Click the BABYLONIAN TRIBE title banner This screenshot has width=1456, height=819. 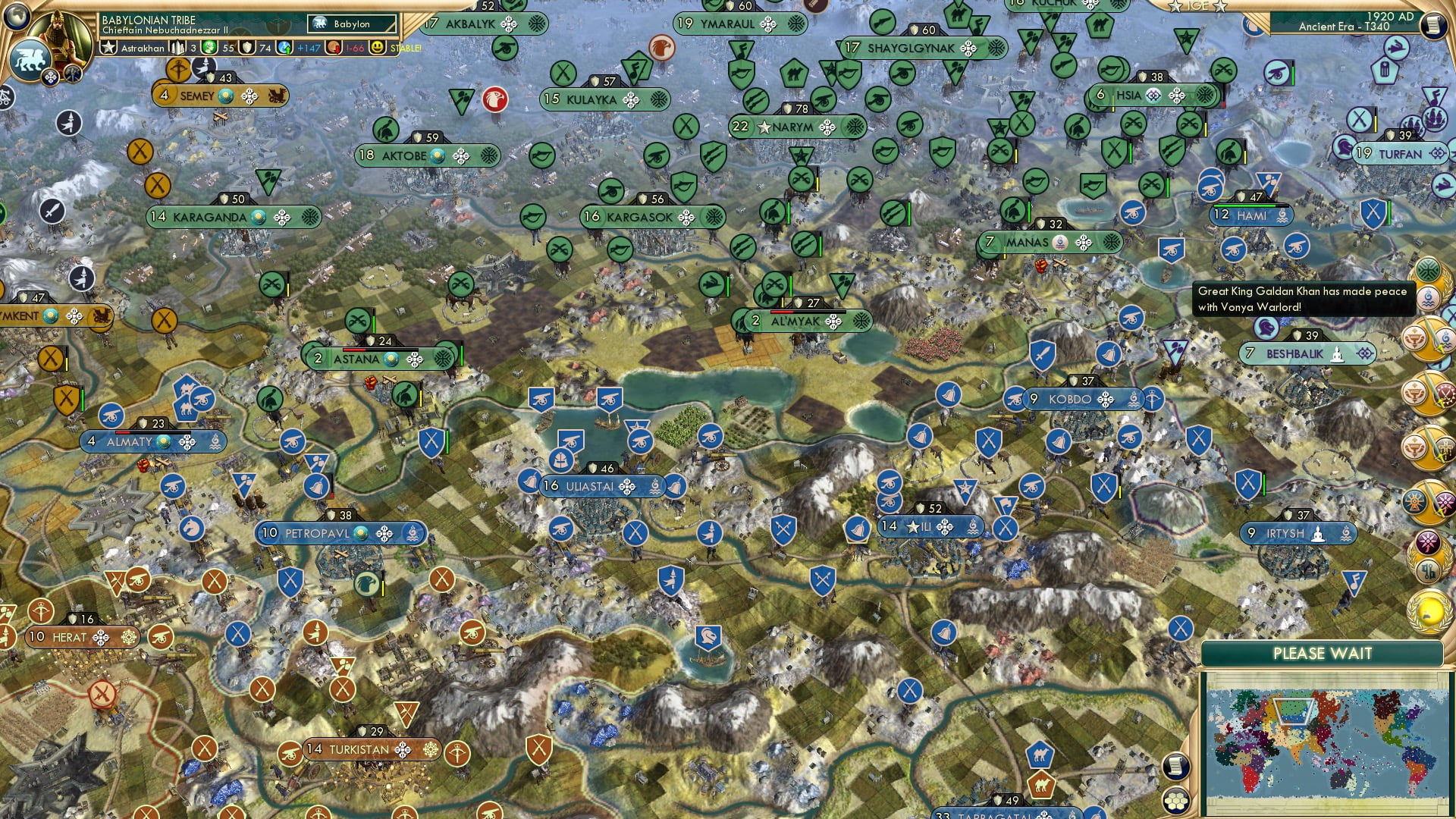[149, 20]
